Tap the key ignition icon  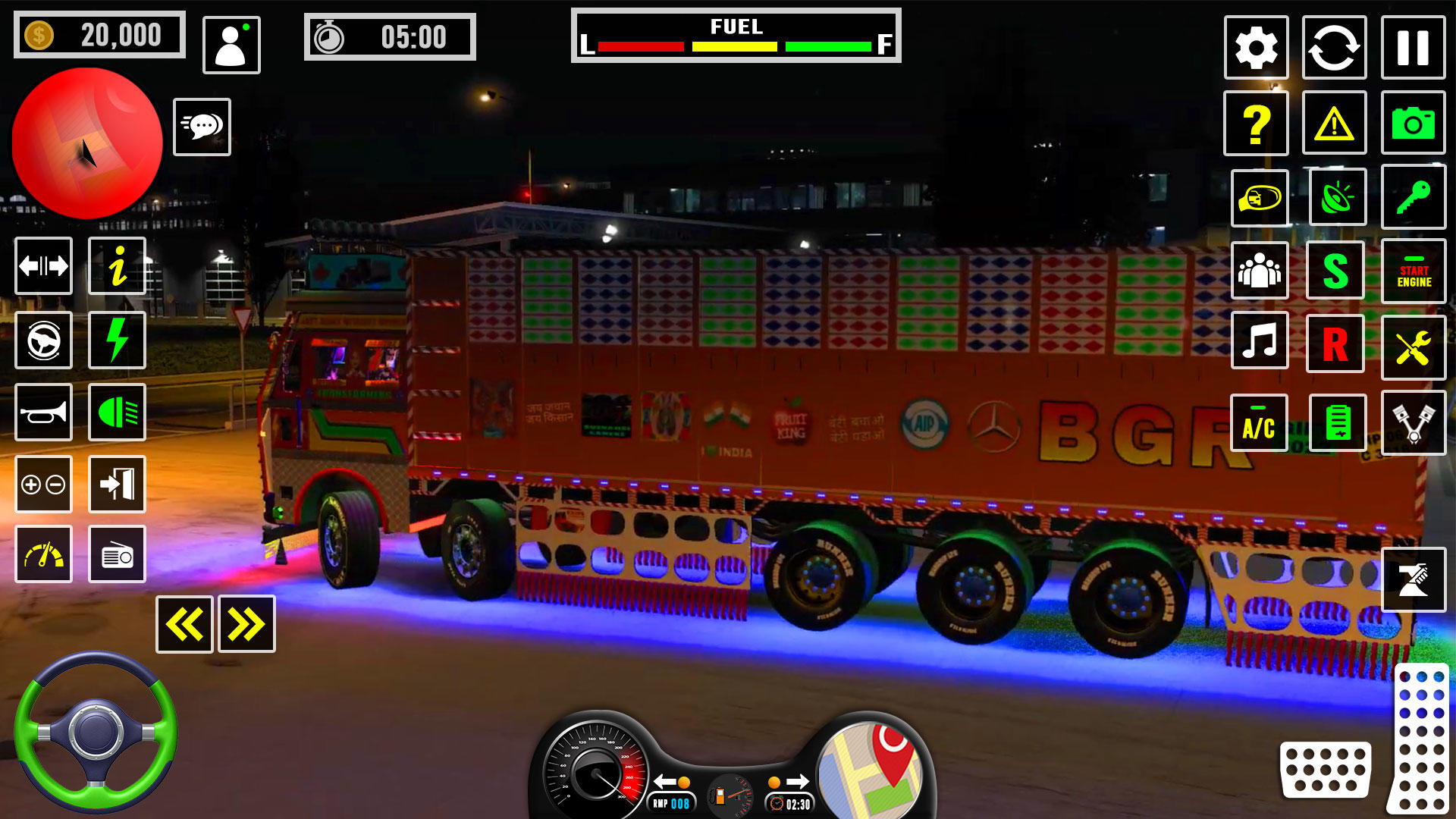coord(1413,197)
